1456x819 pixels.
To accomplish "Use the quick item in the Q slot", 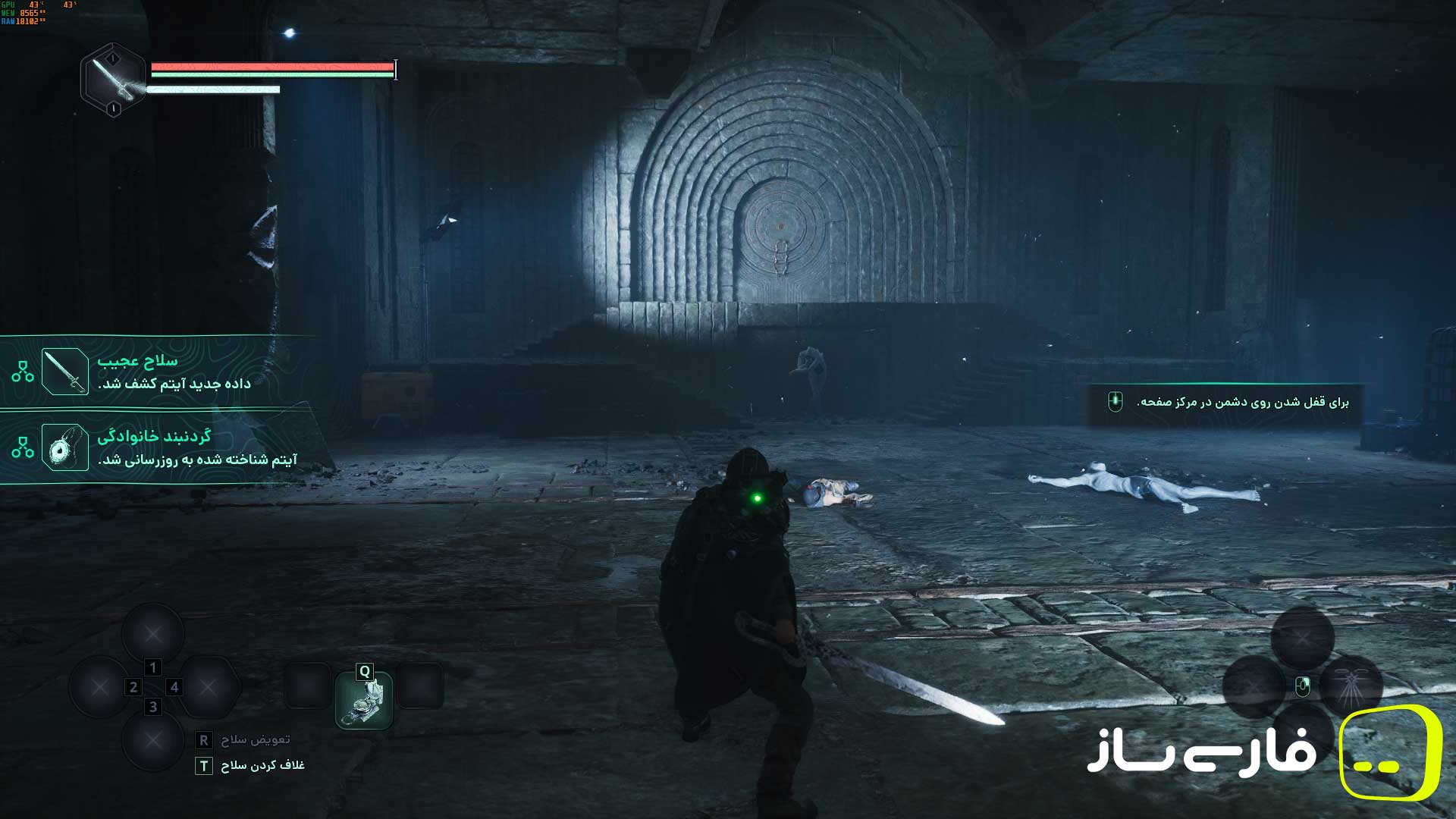I will (364, 700).
